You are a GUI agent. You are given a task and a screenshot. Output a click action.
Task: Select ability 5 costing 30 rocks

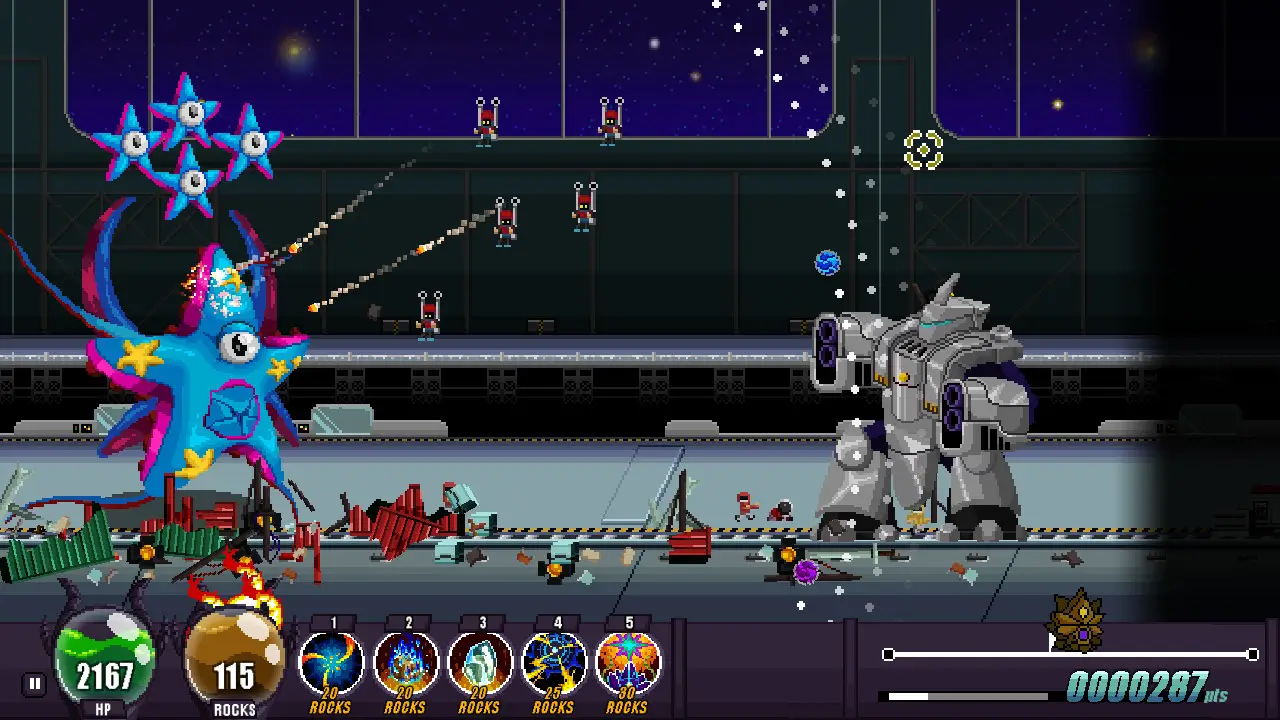pos(628,662)
